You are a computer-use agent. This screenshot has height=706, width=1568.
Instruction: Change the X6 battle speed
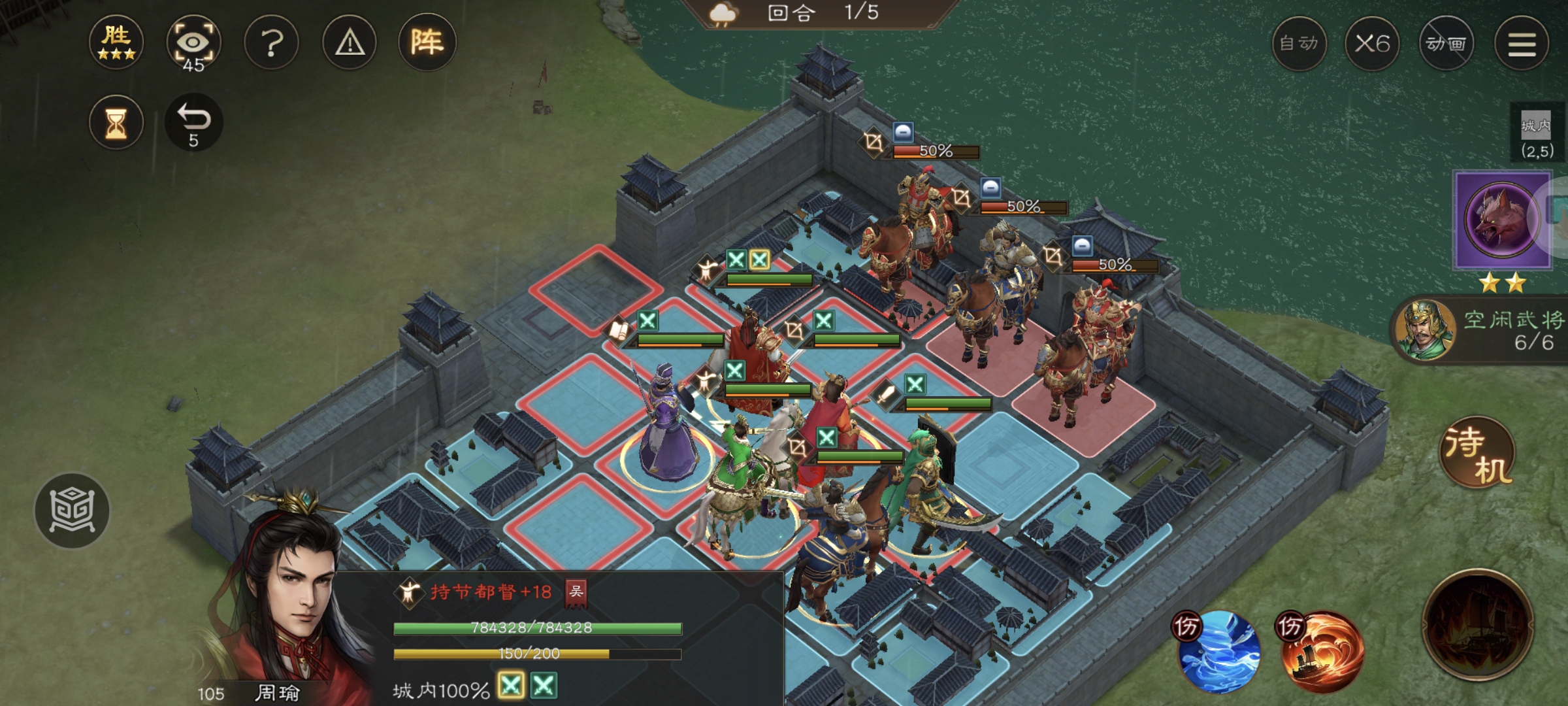1372,44
